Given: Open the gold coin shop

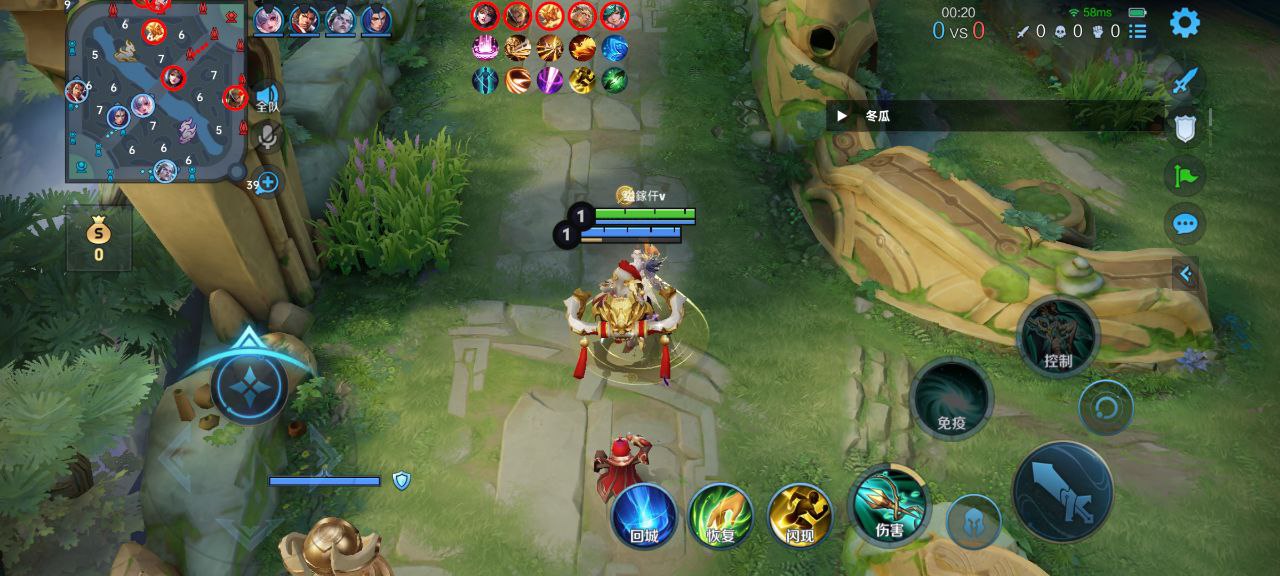Looking at the screenshot, I should click(x=99, y=238).
